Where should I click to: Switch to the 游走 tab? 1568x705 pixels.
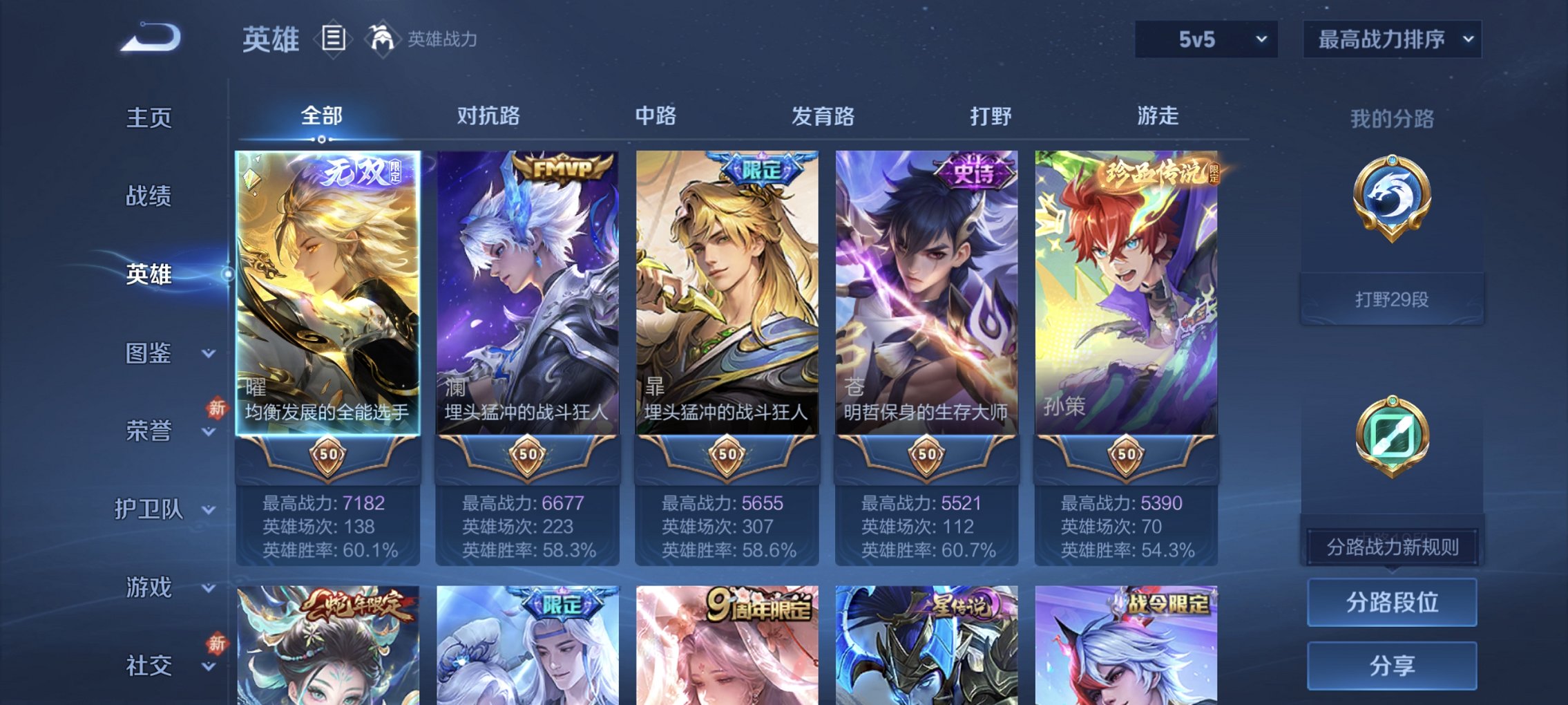1160,116
